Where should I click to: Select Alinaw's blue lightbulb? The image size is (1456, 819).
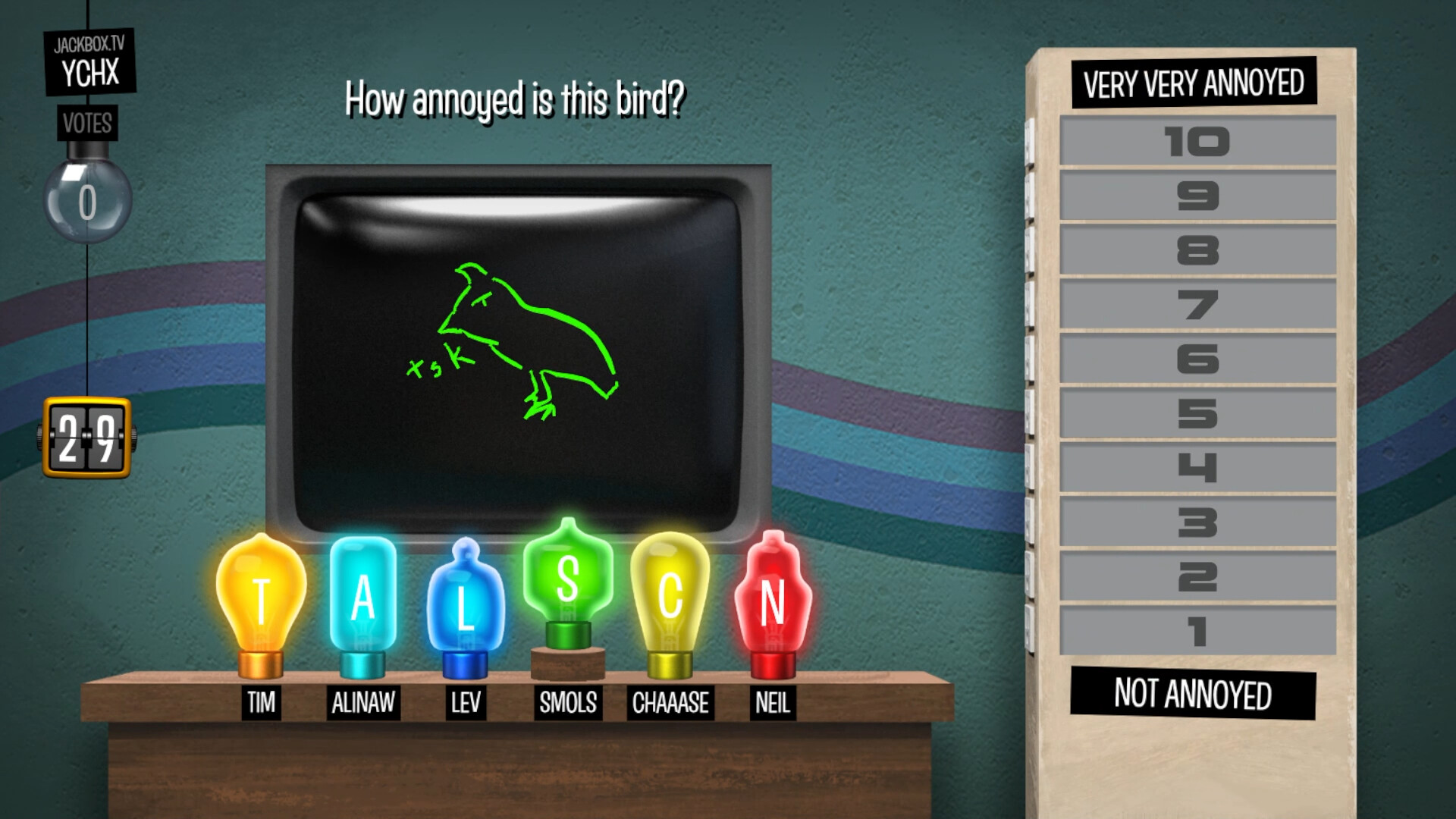[362, 599]
